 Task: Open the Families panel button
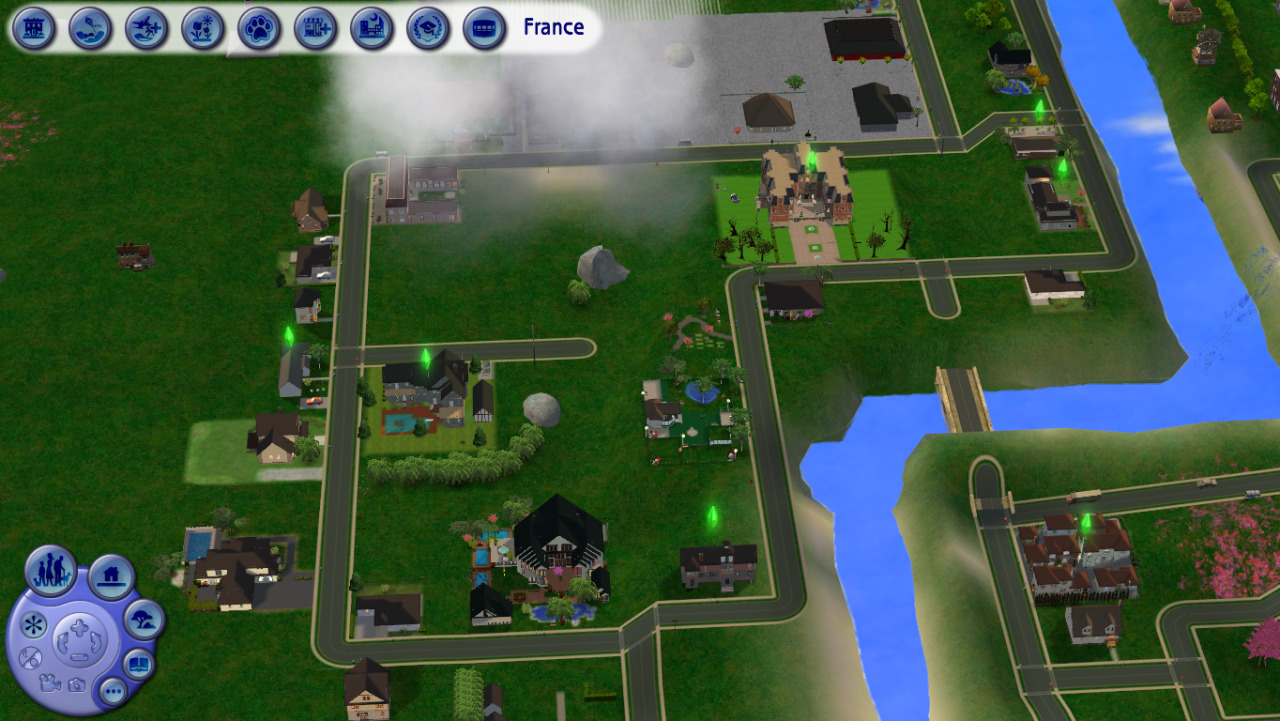coord(51,570)
